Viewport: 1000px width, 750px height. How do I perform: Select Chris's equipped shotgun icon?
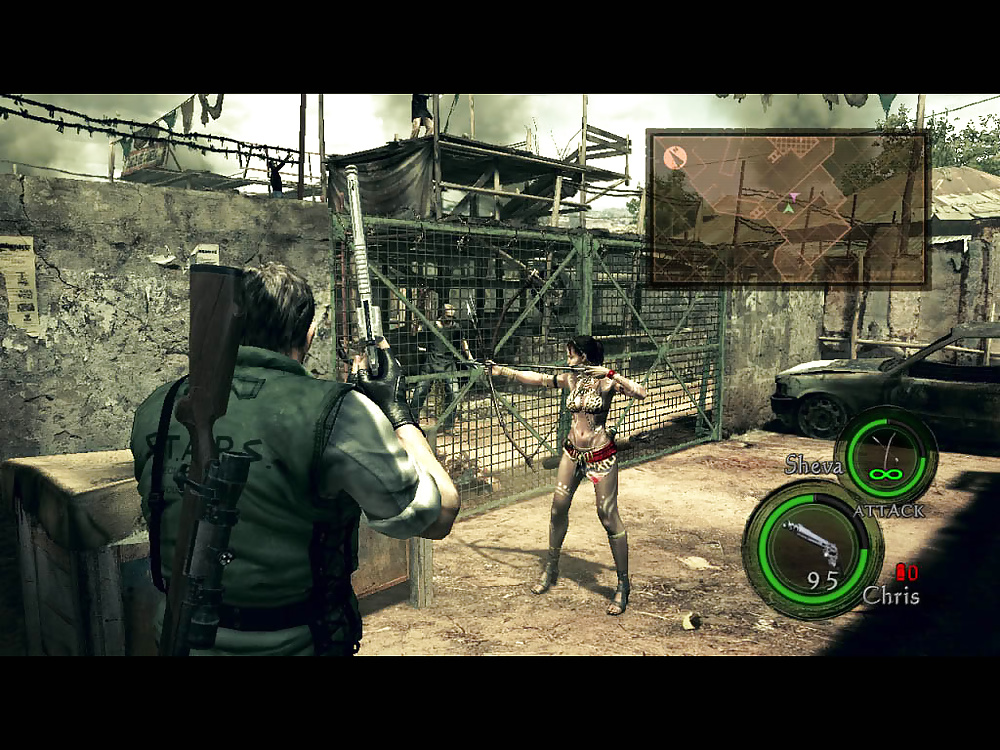point(811,543)
